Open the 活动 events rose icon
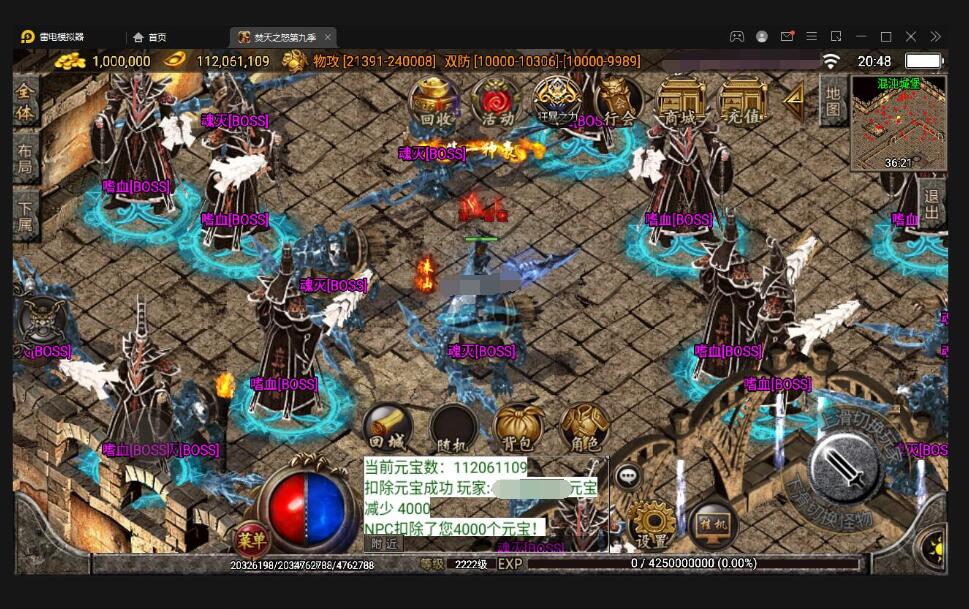 pyautogui.click(x=496, y=102)
